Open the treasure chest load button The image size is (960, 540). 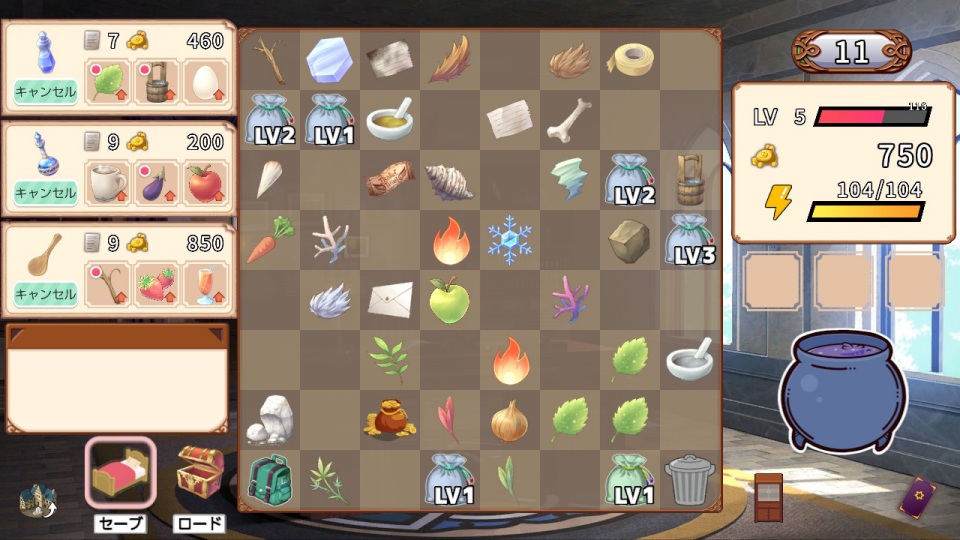198,473
